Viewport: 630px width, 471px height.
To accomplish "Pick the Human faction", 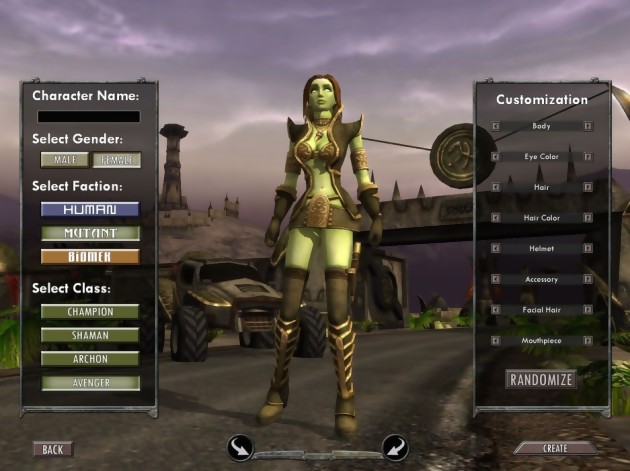I will click(x=89, y=210).
